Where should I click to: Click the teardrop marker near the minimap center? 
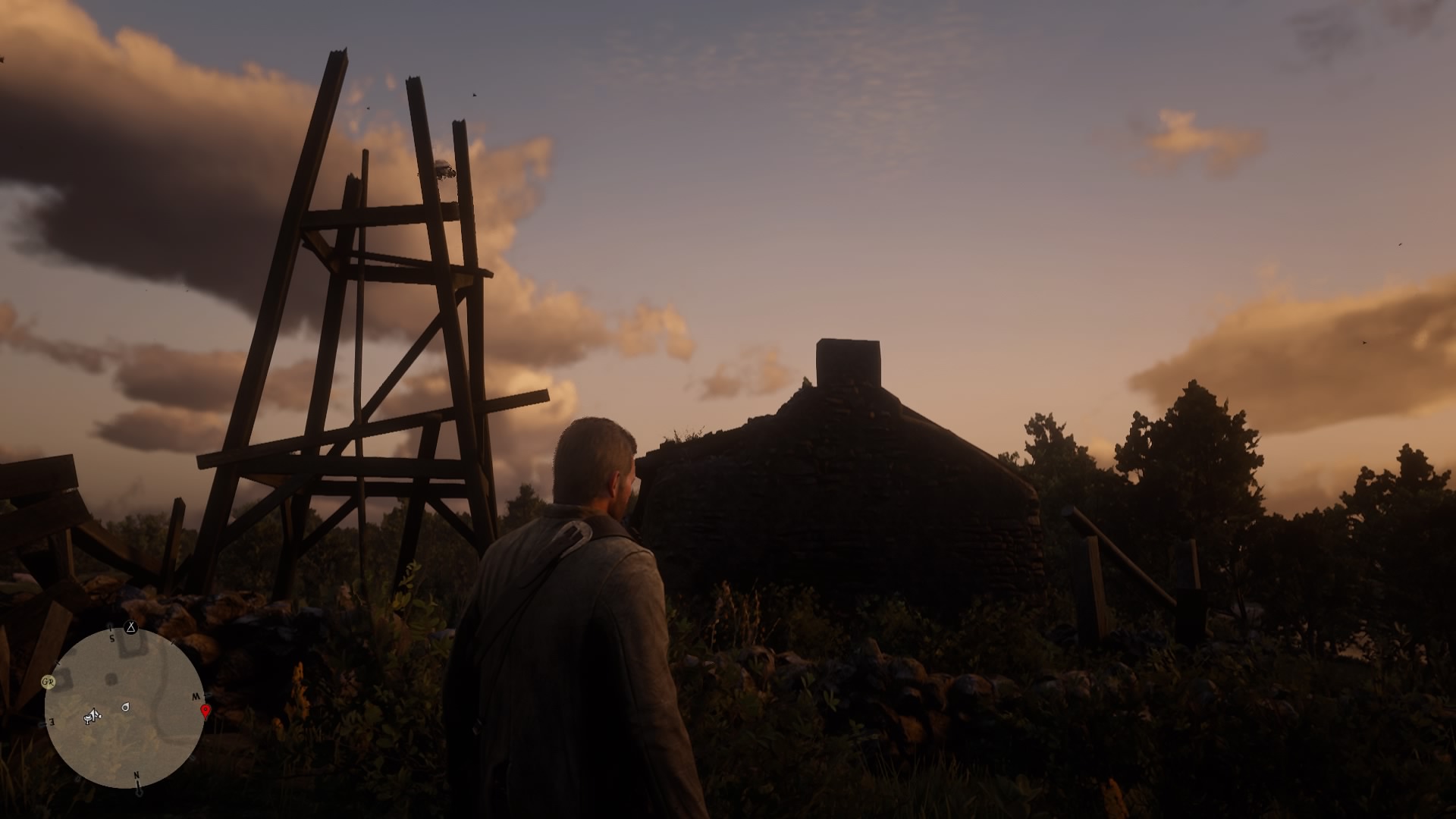(126, 707)
